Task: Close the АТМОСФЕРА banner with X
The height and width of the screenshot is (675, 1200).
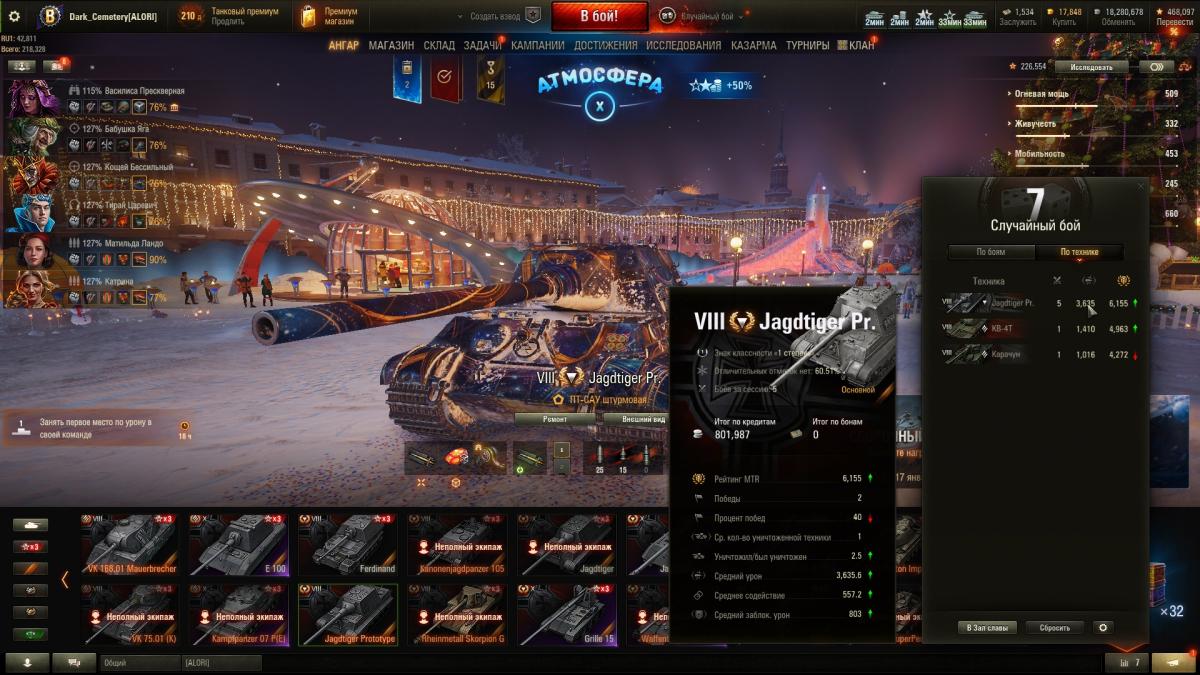Action: pos(599,105)
